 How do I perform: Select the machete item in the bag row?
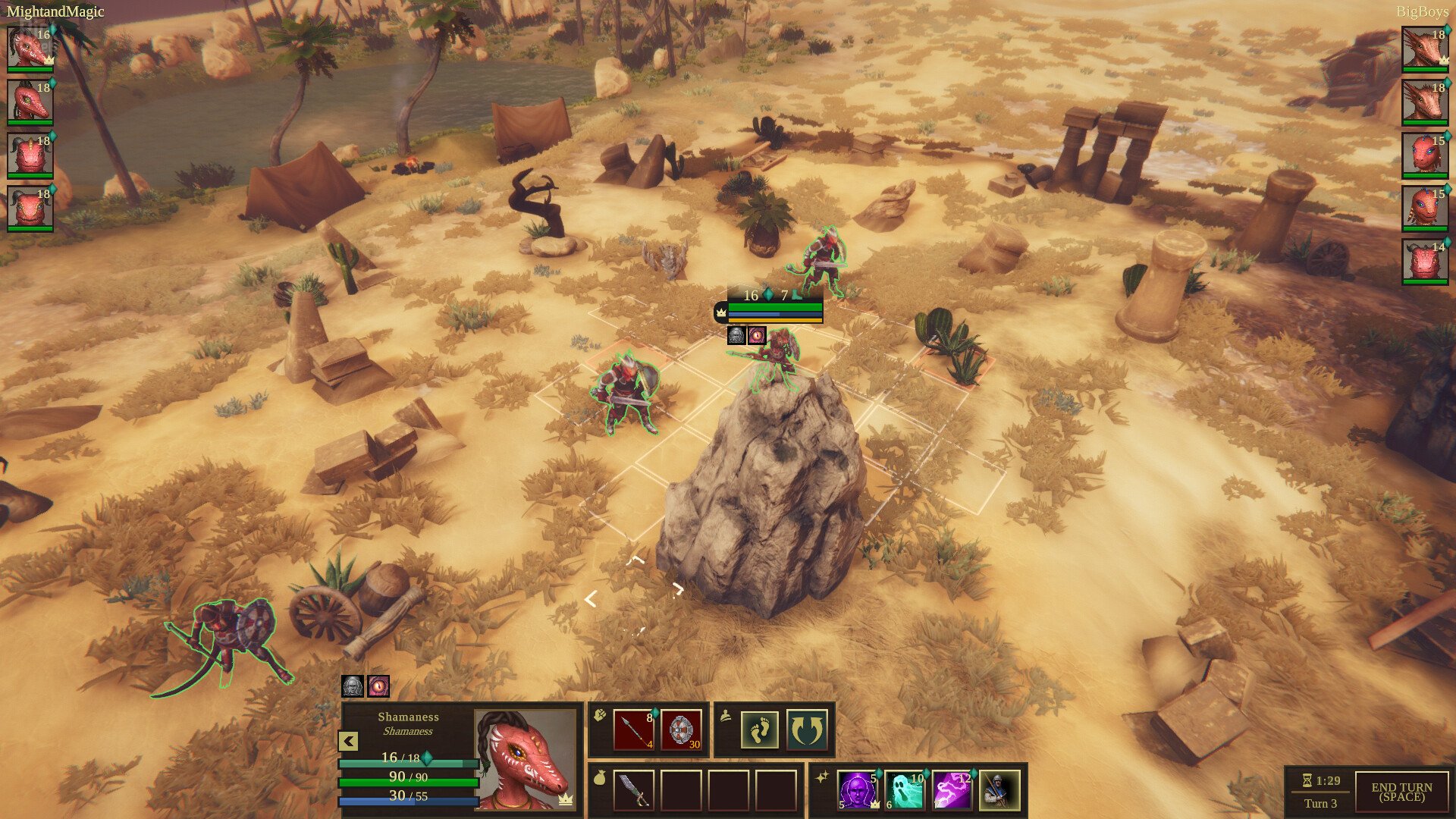pyautogui.click(x=634, y=790)
